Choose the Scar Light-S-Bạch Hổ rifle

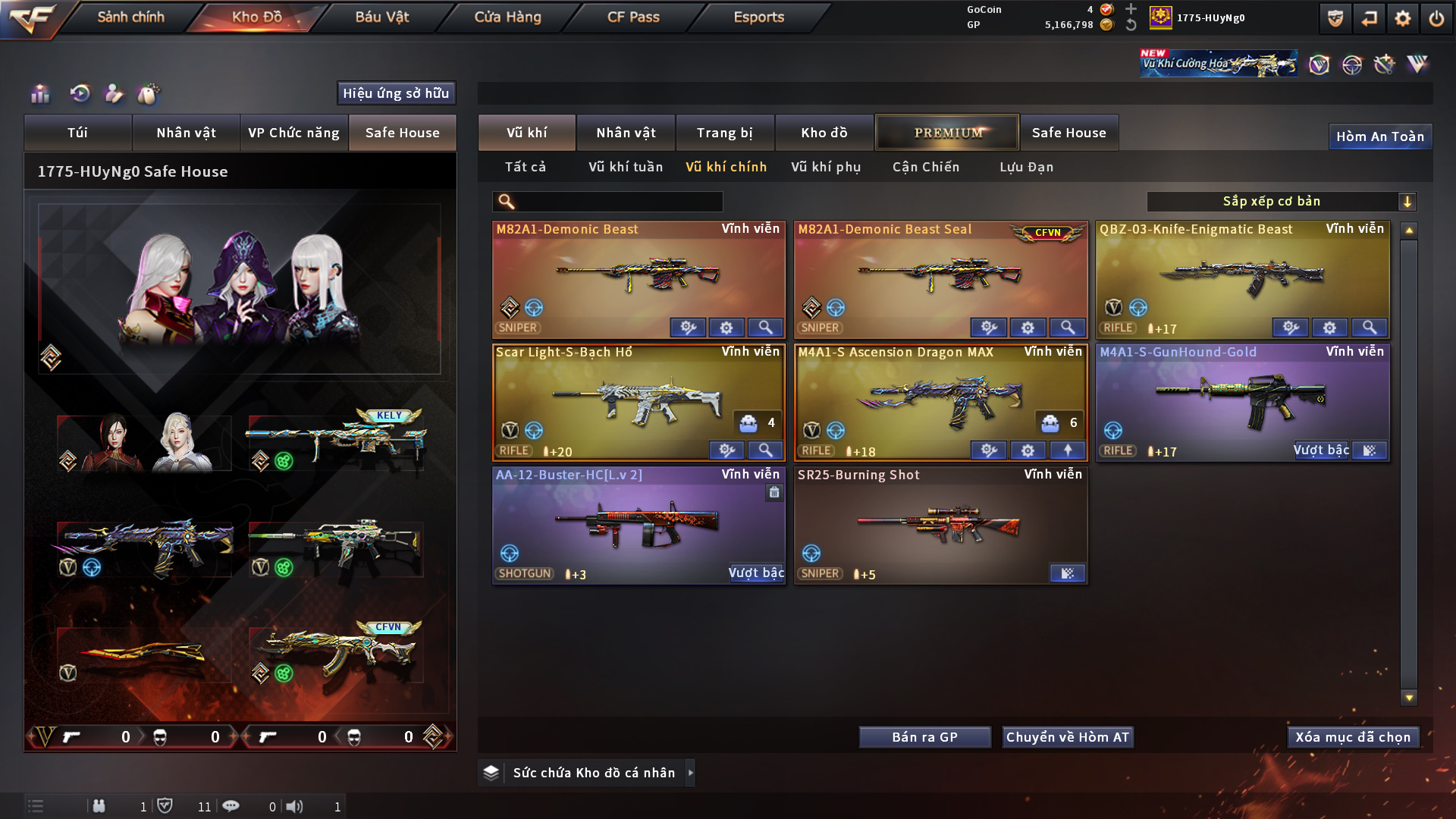(x=638, y=400)
